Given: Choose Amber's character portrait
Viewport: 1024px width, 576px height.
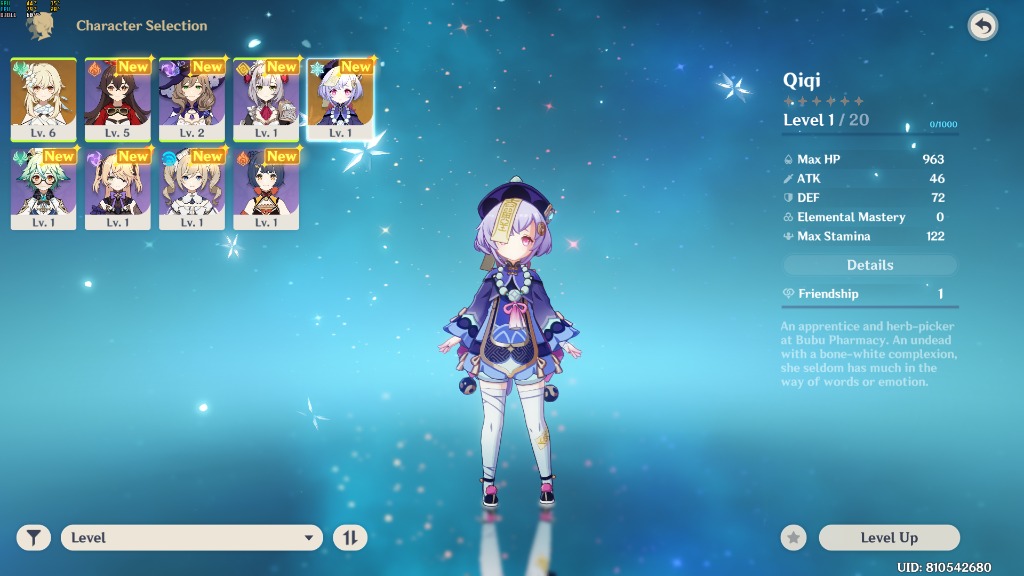Looking at the screenshot, I should [x=118, y=99].
